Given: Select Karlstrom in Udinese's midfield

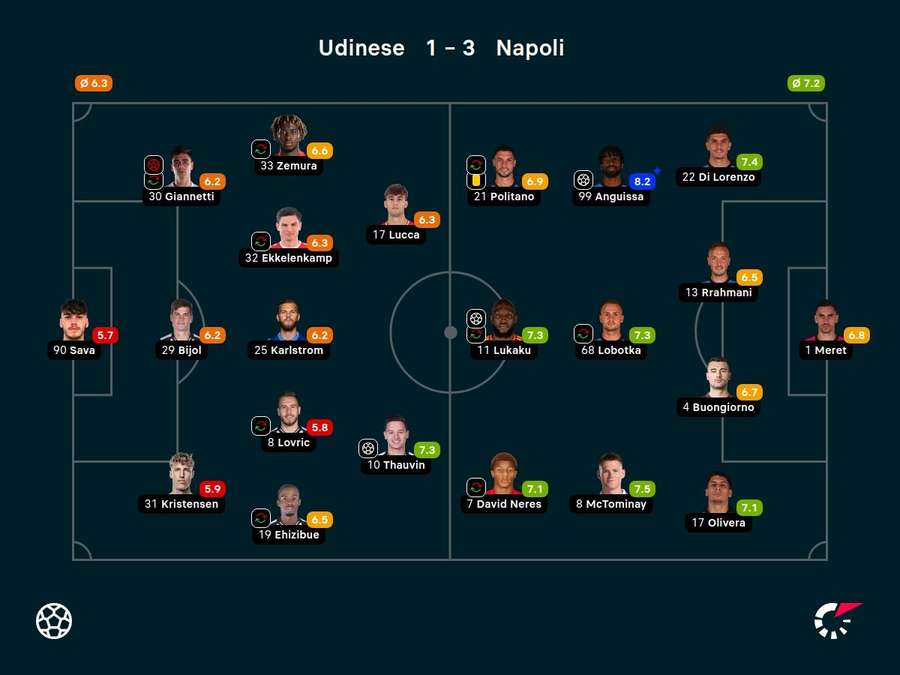Looking at the screenshot, I should click(x=289, y=320).
